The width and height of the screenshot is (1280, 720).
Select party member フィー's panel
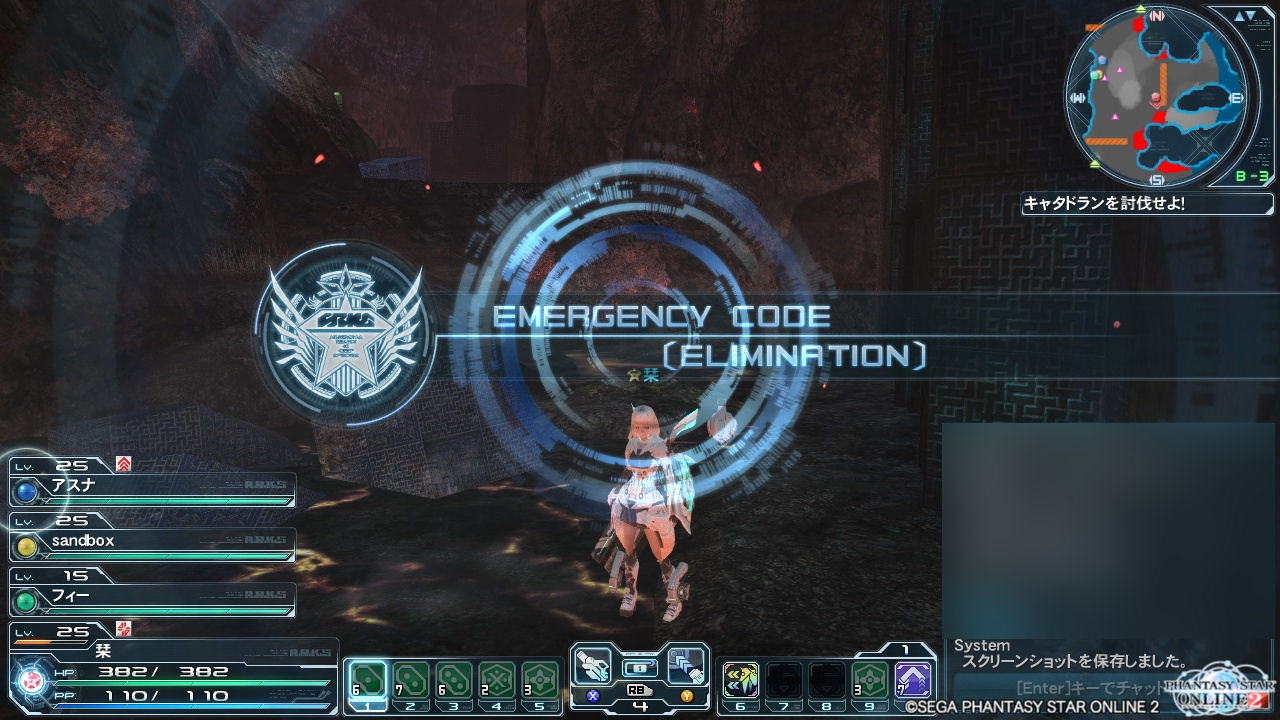tap(154, 600)
